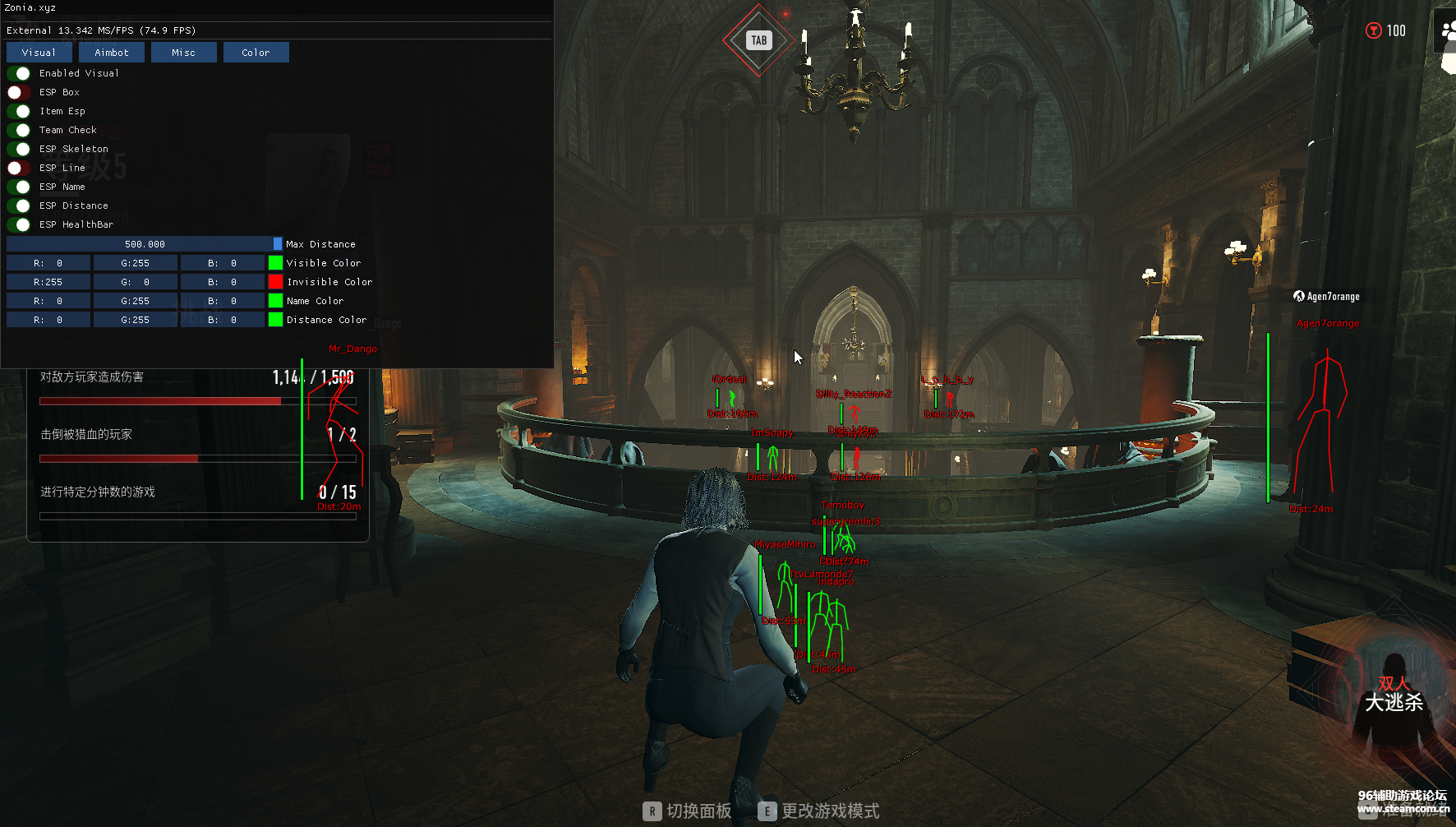Open the Name Color swatch
This screenshot has height=827, width=1456.
coord(275,301)
